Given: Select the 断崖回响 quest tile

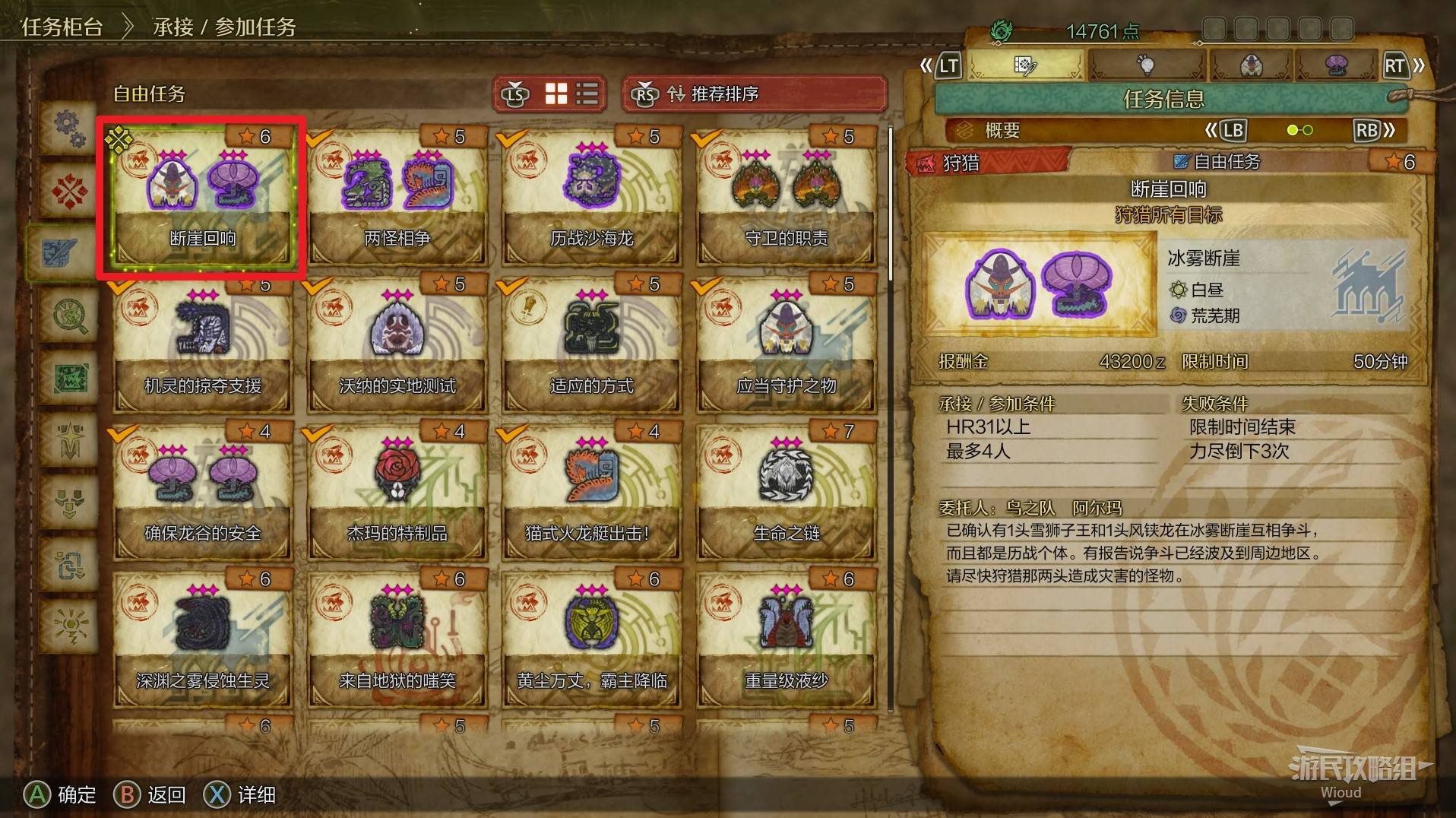Looking at the screenshot, I should pyautogui.click(x=202, y=198).
